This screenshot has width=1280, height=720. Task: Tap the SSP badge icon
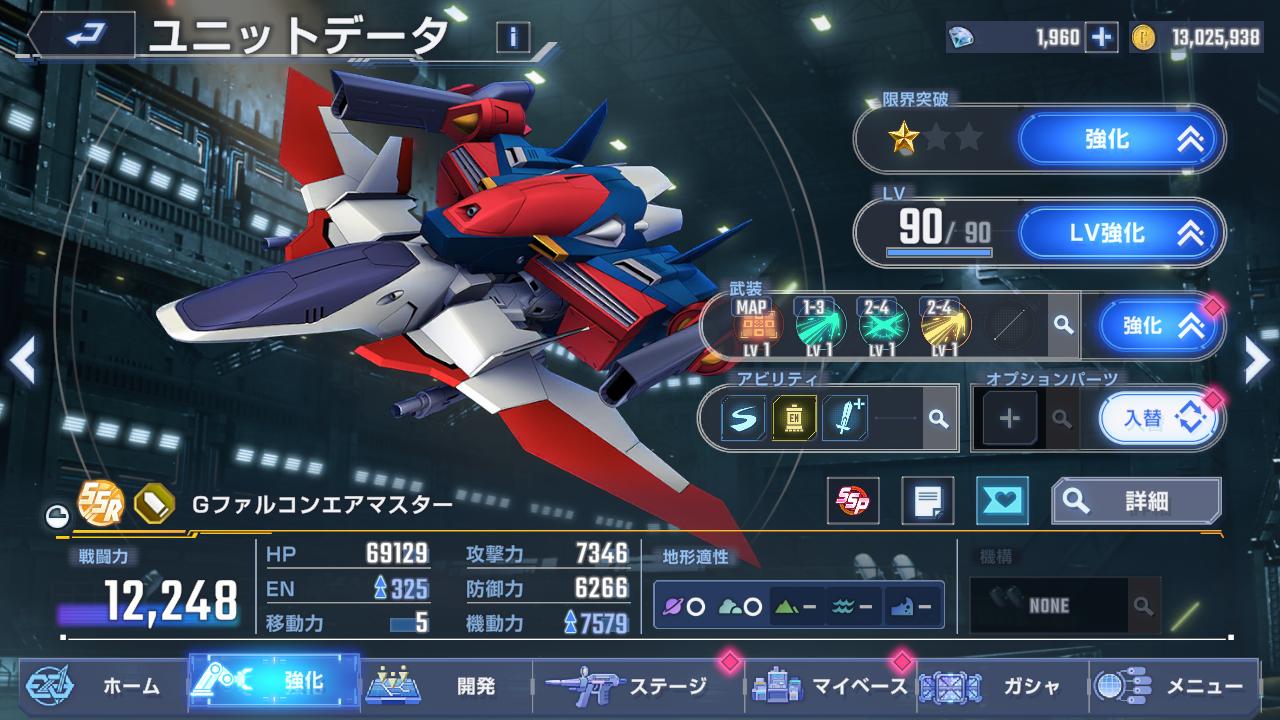pos(853,501)
